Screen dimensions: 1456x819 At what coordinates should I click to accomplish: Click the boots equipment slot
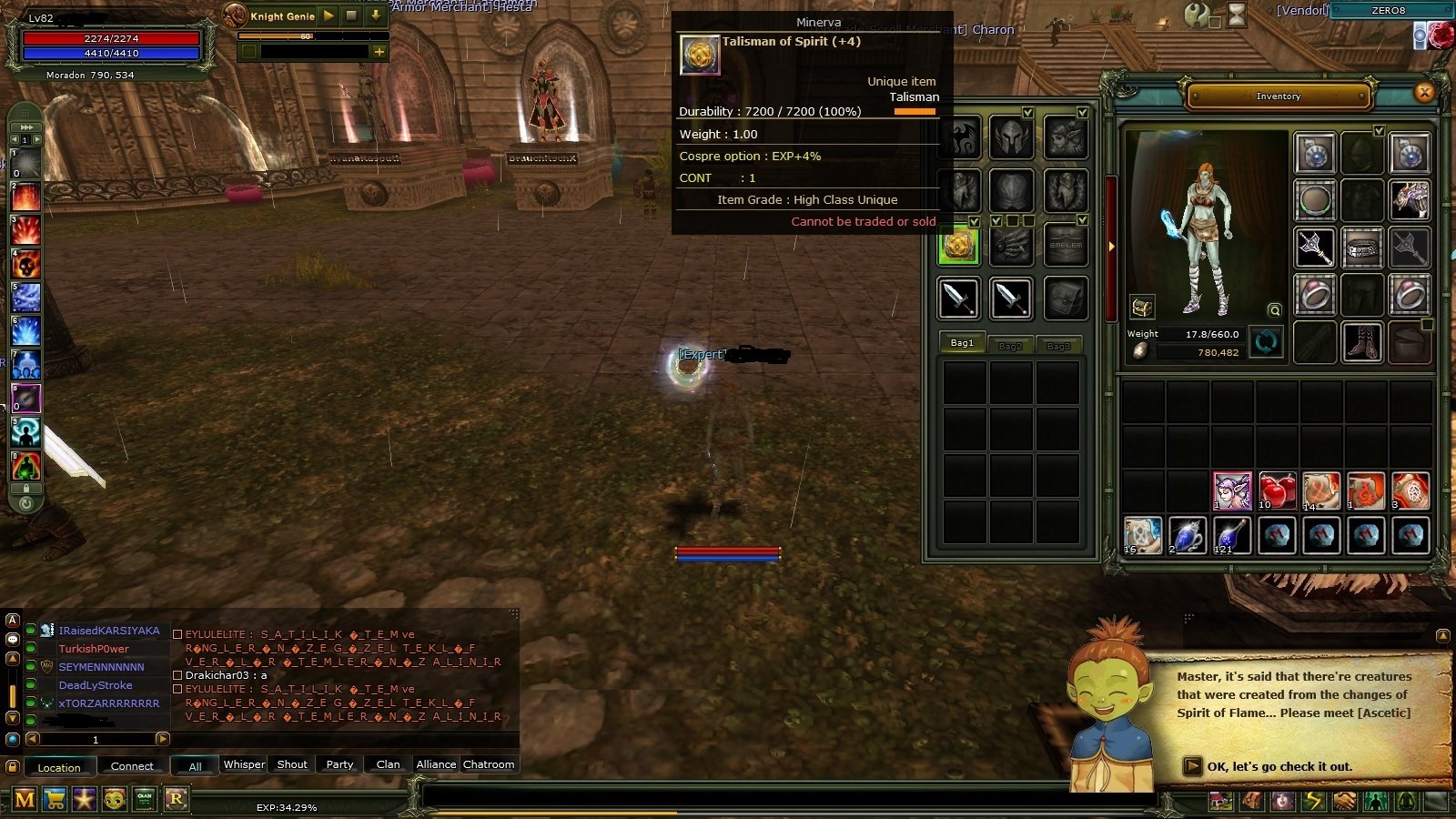point(1362,342)
